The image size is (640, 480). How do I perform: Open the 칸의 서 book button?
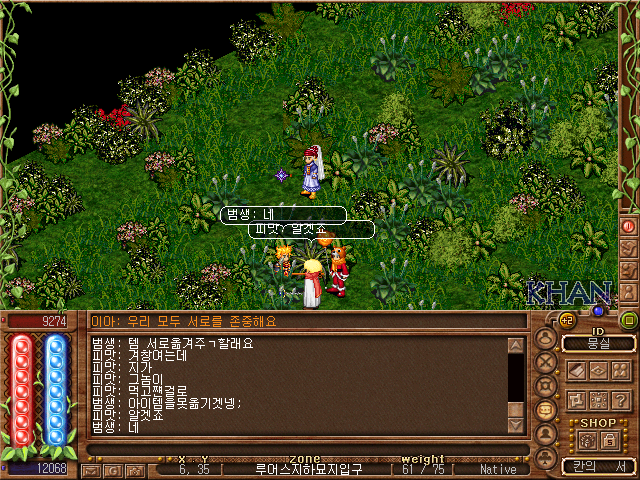599,466
